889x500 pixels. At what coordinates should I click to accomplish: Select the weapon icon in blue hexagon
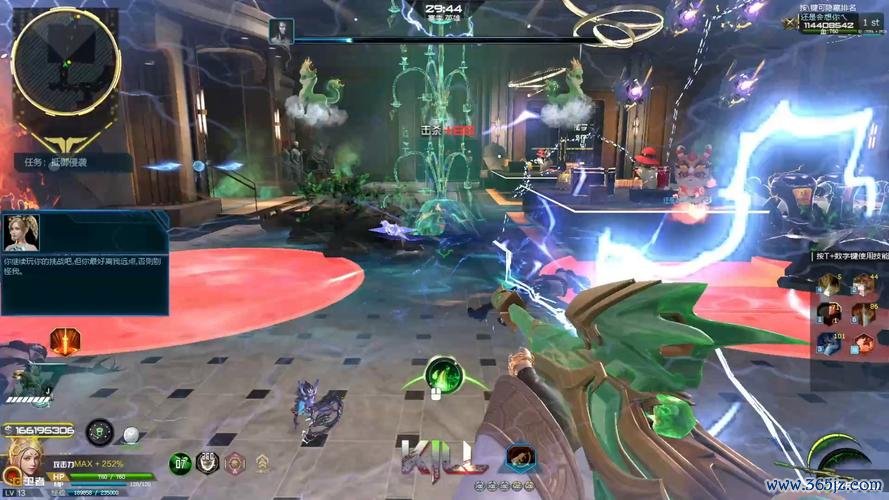(520, 457)
